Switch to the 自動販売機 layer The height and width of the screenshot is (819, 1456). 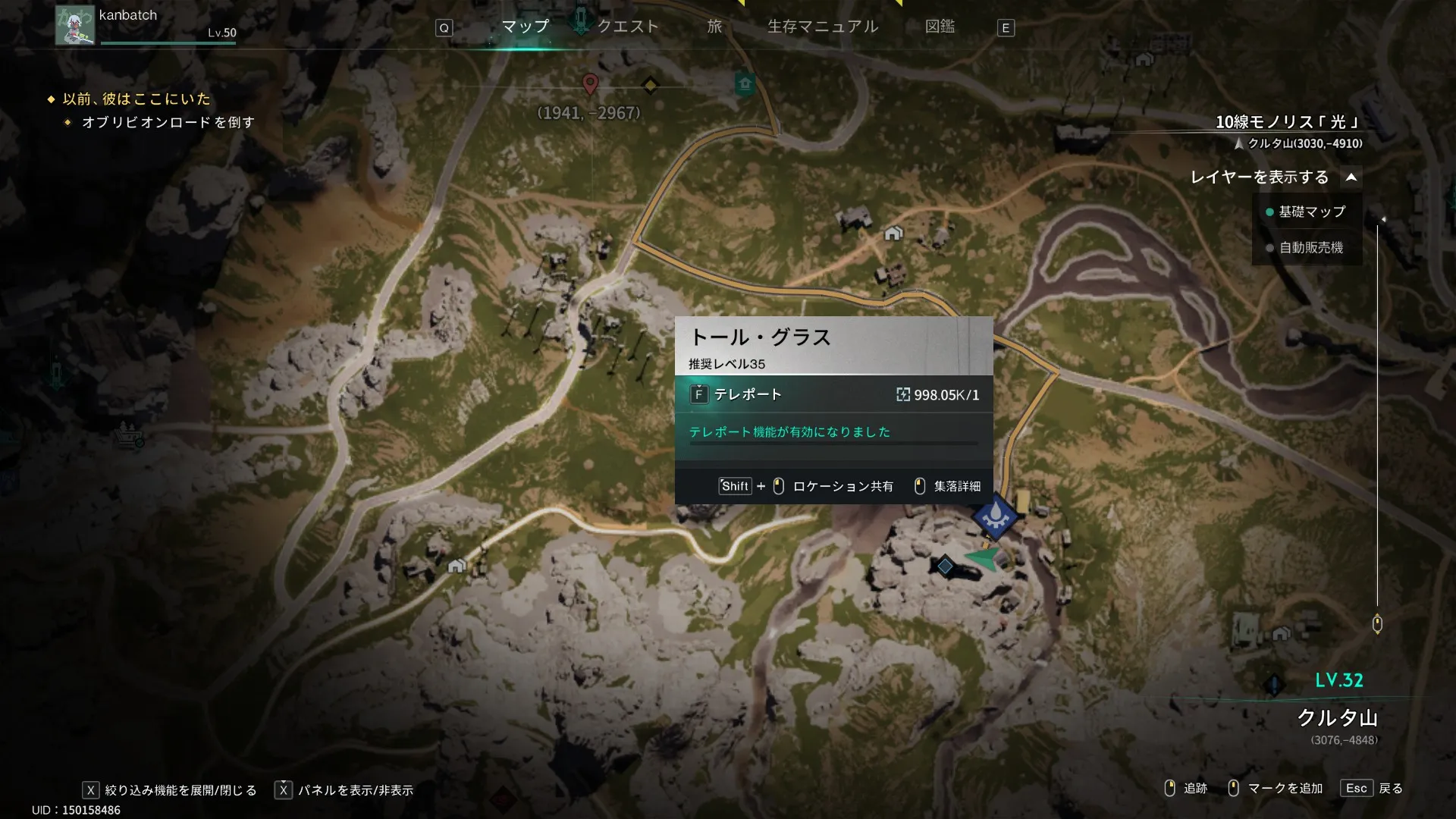(x=1310, y=248)
